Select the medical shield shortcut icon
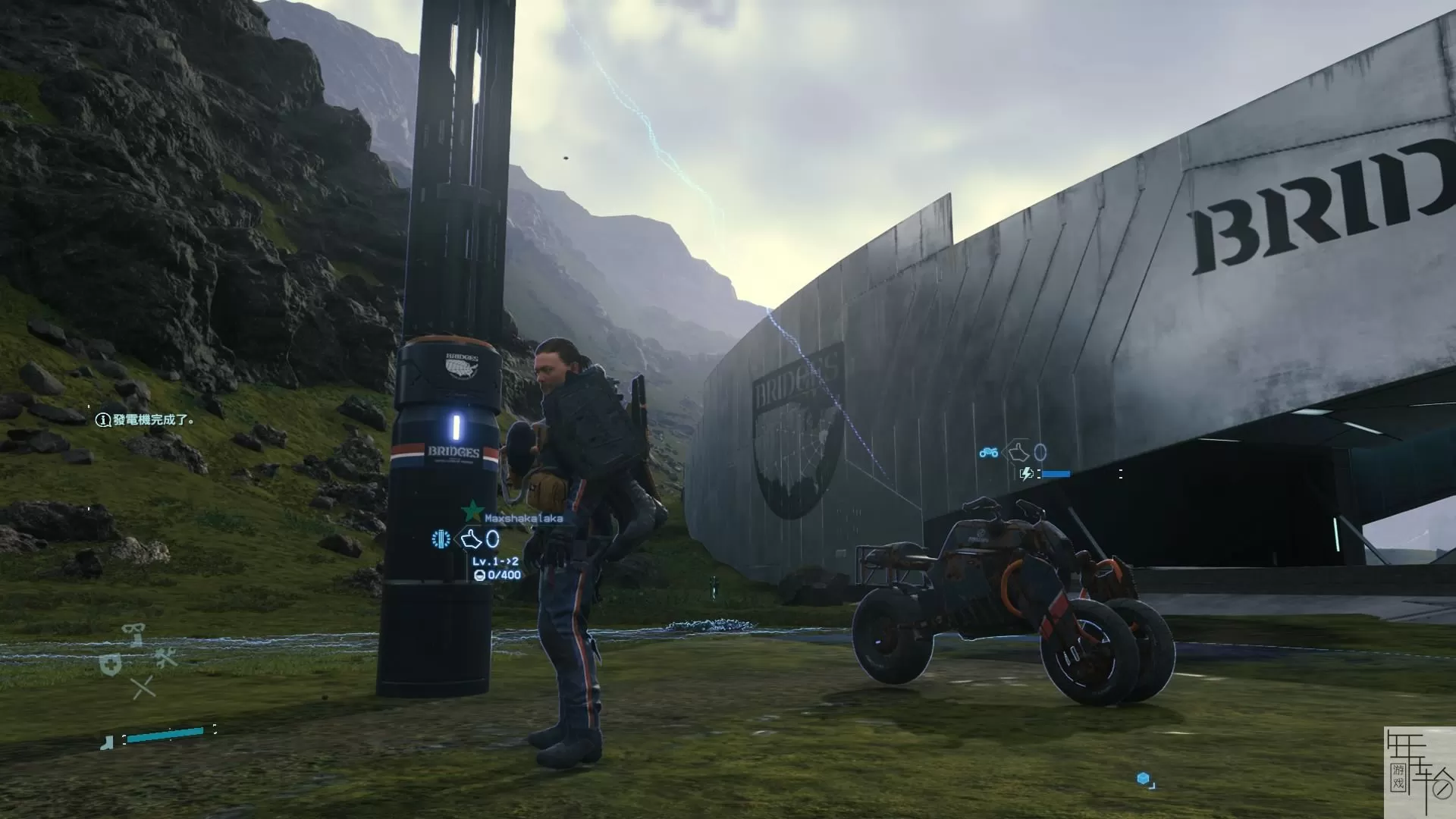 tap(111, 665)
